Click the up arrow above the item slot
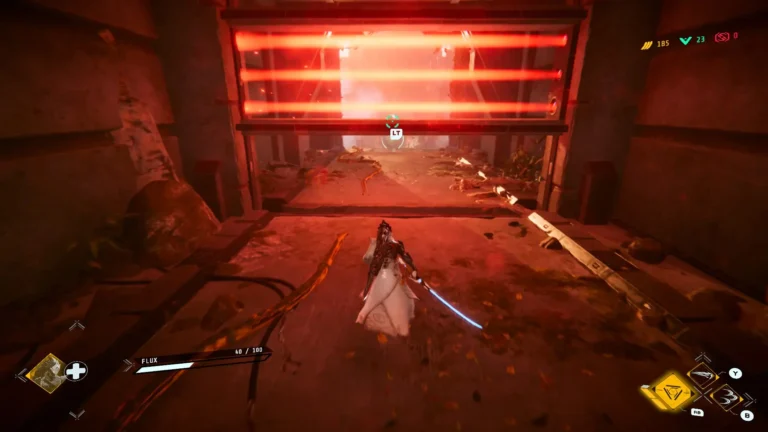The height and width of the screenshot is (432, 768). [x=76, y=325]
